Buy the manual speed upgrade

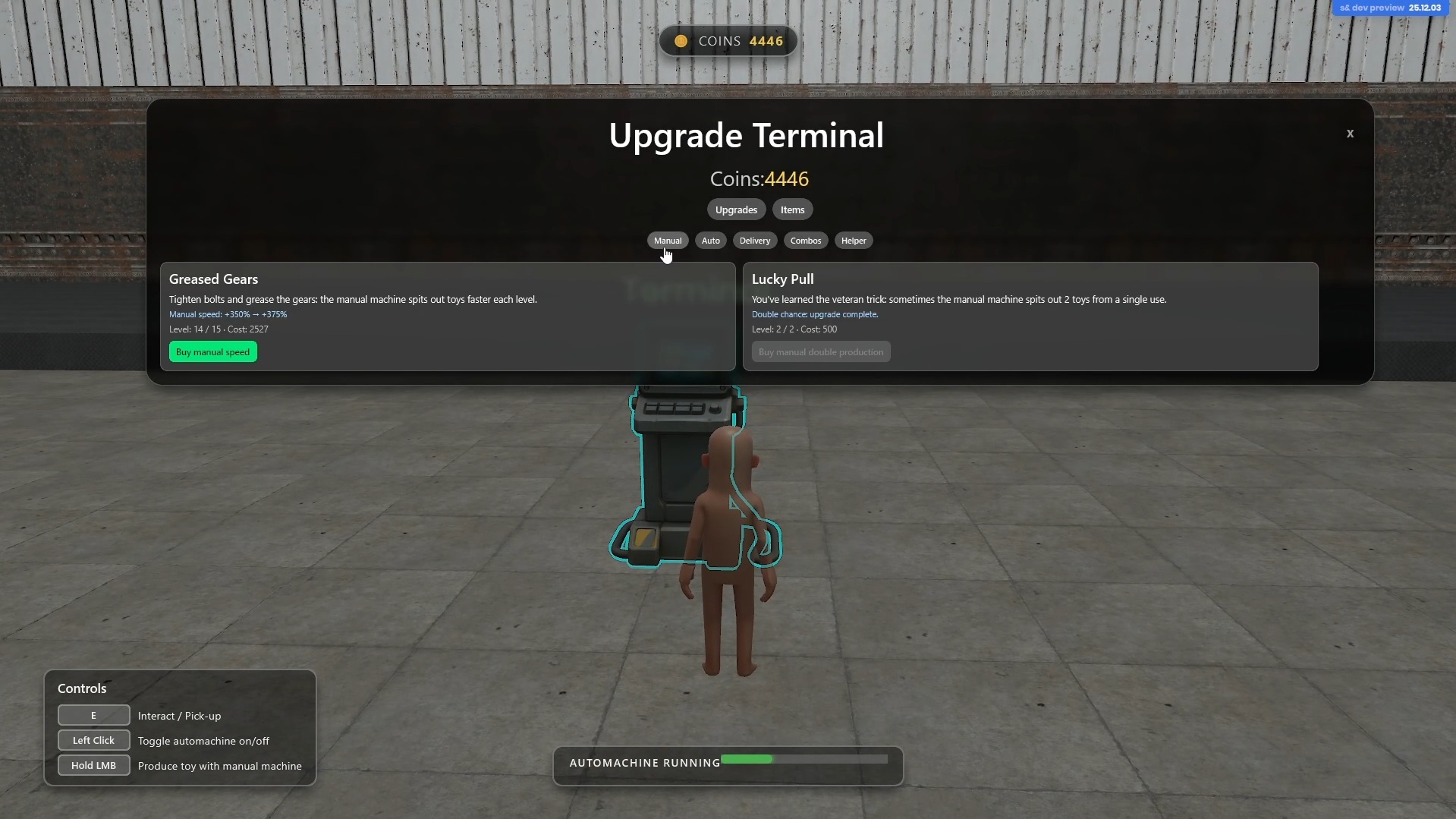[x=213, y=352]
